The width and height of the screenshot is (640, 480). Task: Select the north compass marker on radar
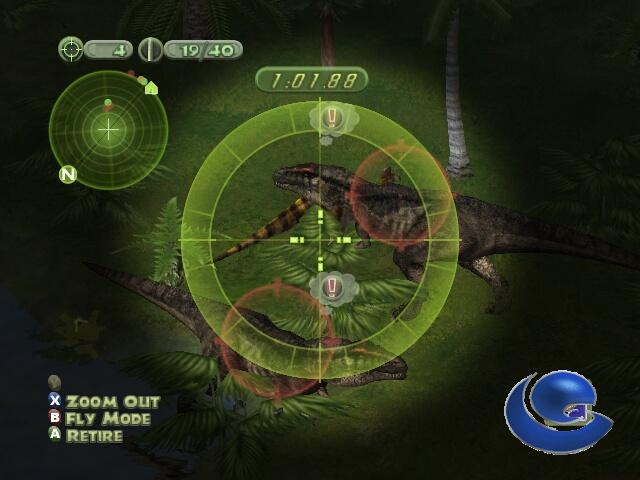(68, 175)
